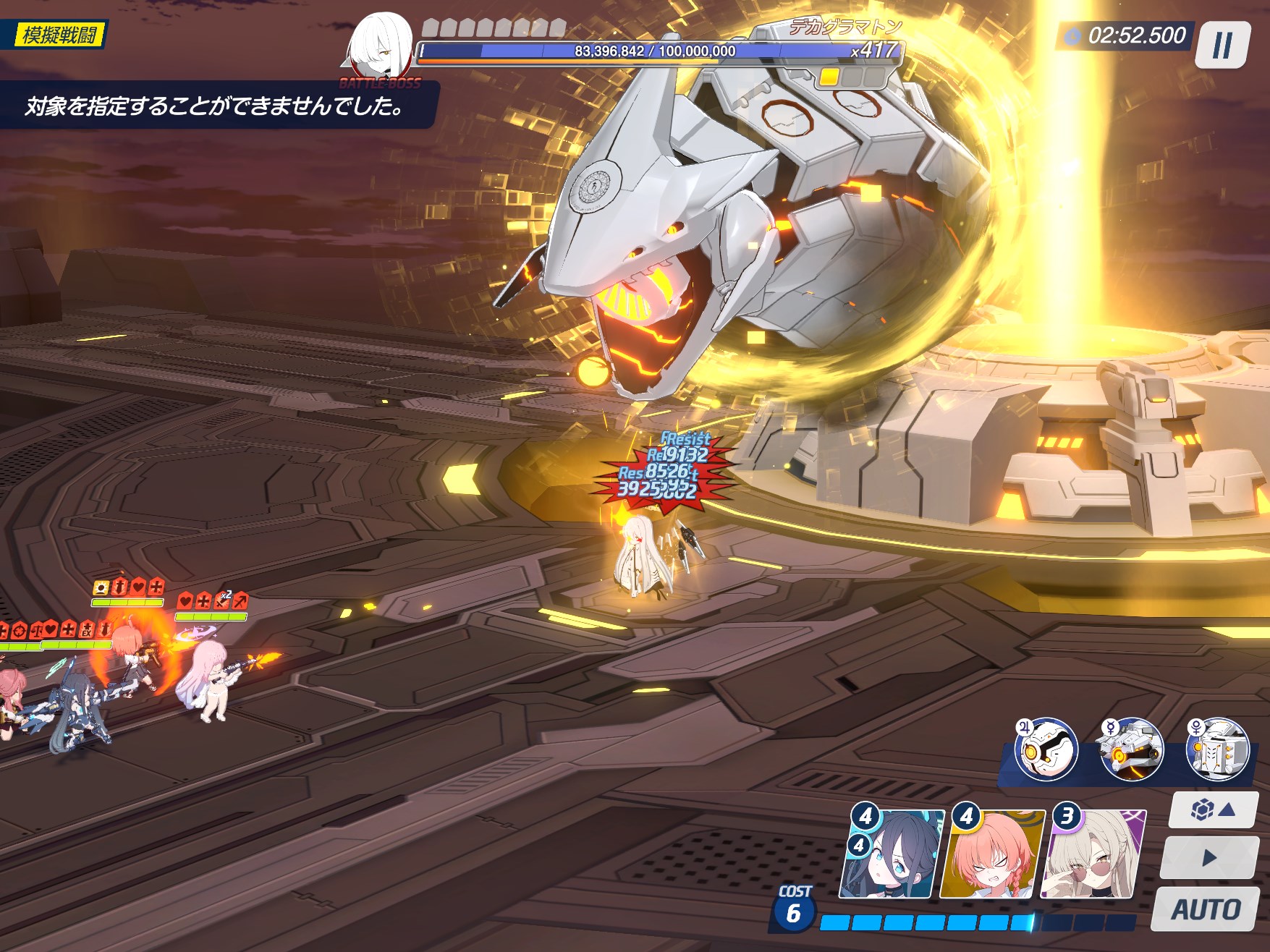Use the sunglasses student's cost 3 skill
This screenshot has height=952, width=1270.
click(1093, 855)
